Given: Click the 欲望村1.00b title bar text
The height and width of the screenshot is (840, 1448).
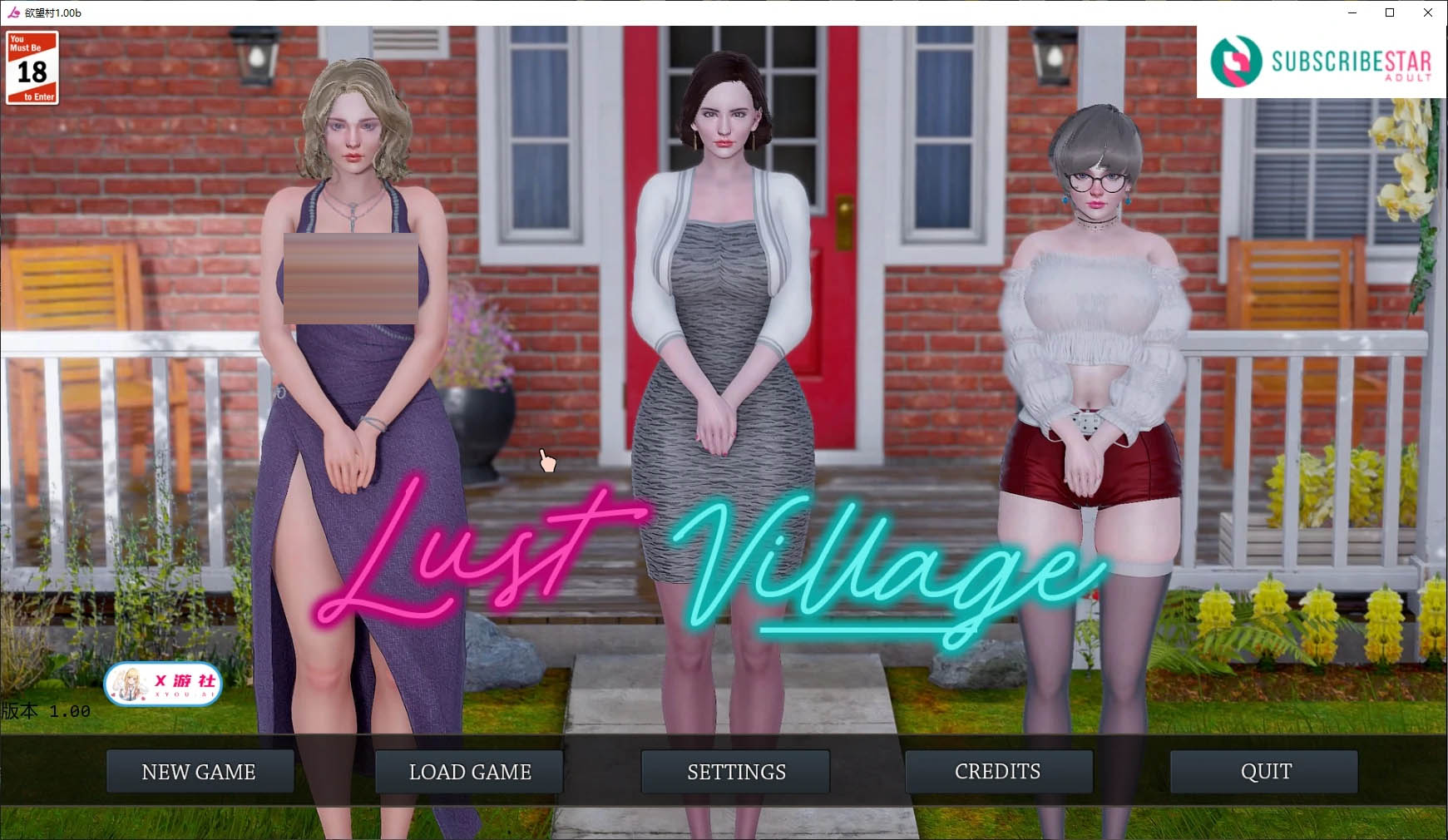Looking at the screenshot, I should pyautogui.click(x=52, y=12).
